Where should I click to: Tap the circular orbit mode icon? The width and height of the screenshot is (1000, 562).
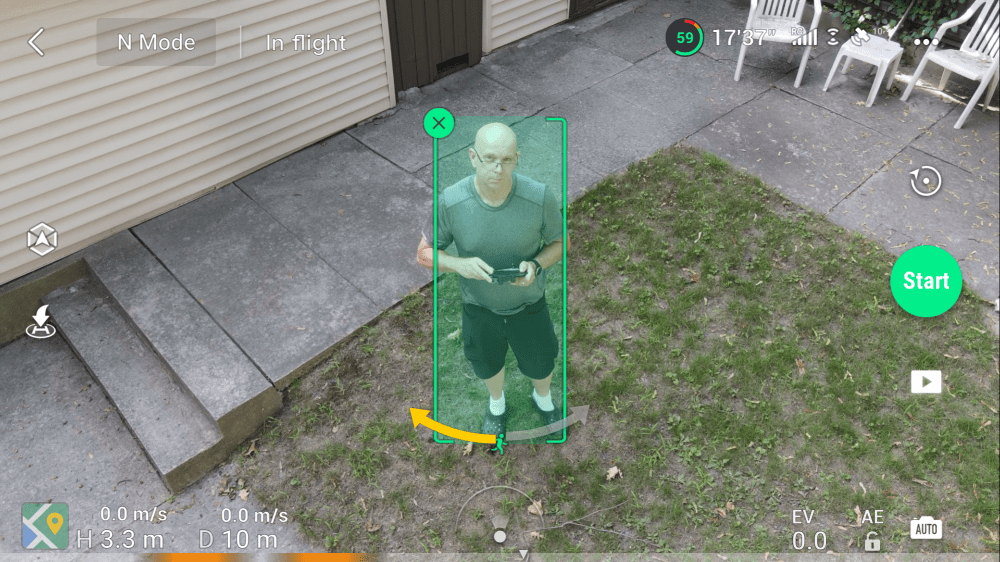pyautogui.click(x=926, y=181)
